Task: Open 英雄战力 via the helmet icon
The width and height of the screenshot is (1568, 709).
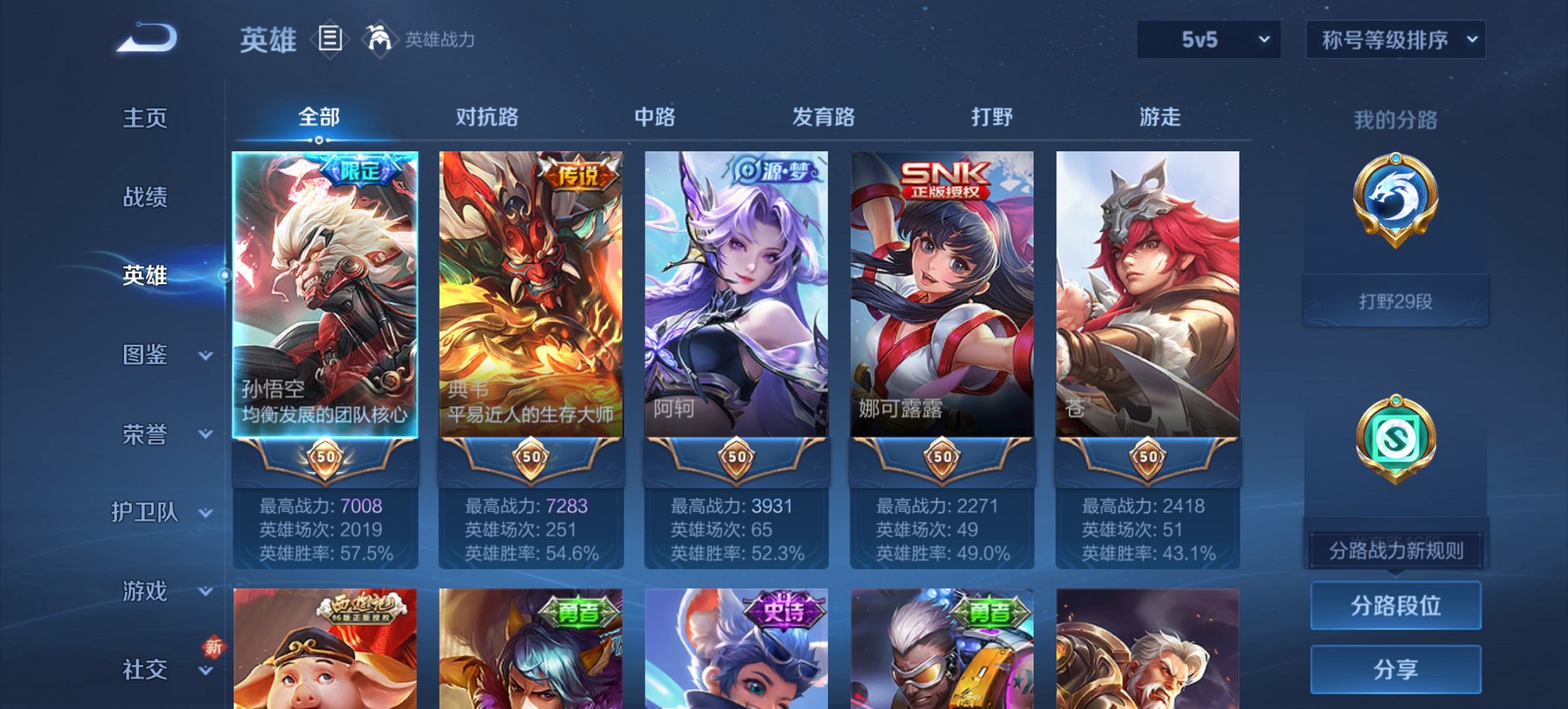Action: 380,40
